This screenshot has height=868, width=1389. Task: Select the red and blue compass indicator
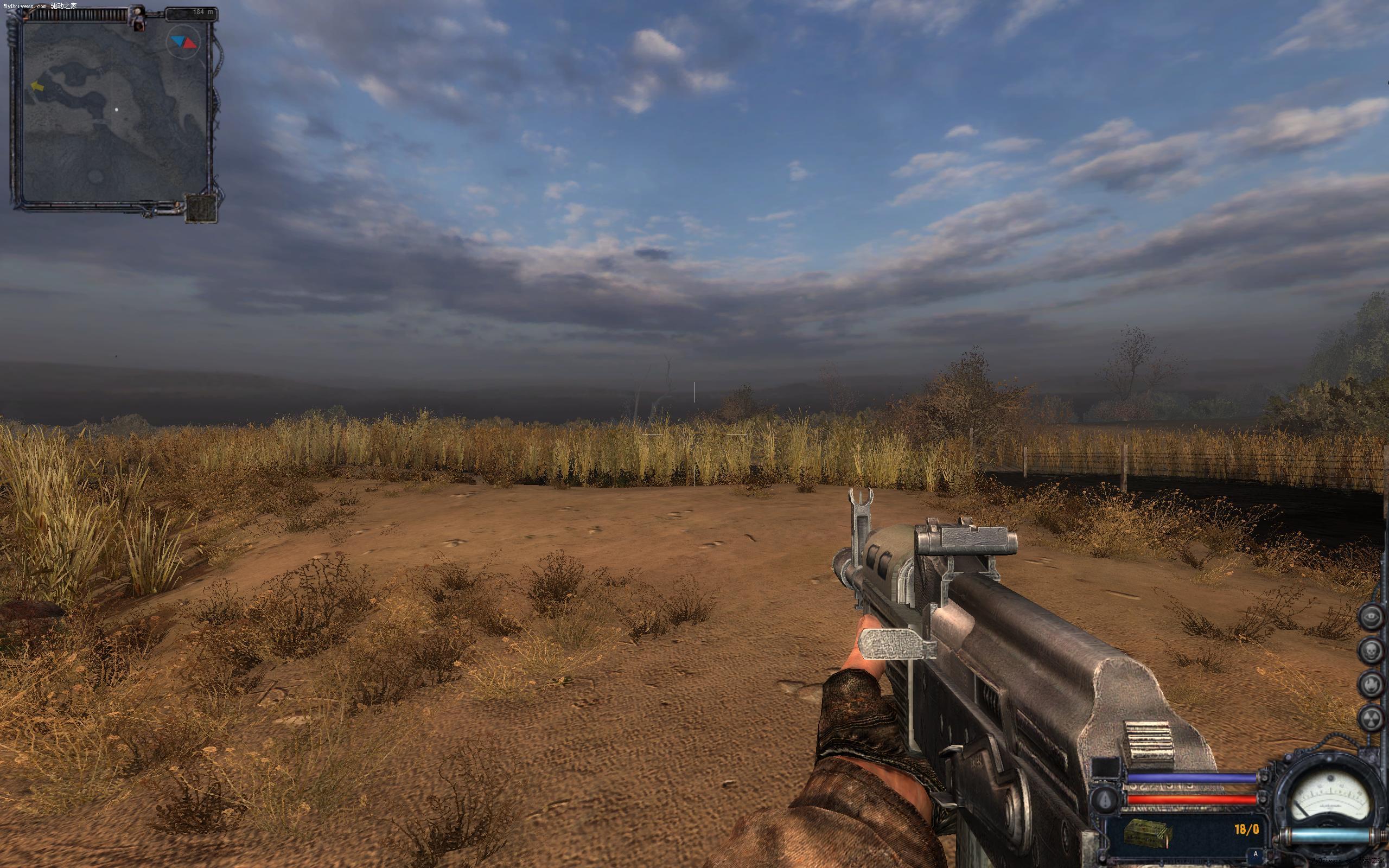pyautogui.click(x=183, y=42)
